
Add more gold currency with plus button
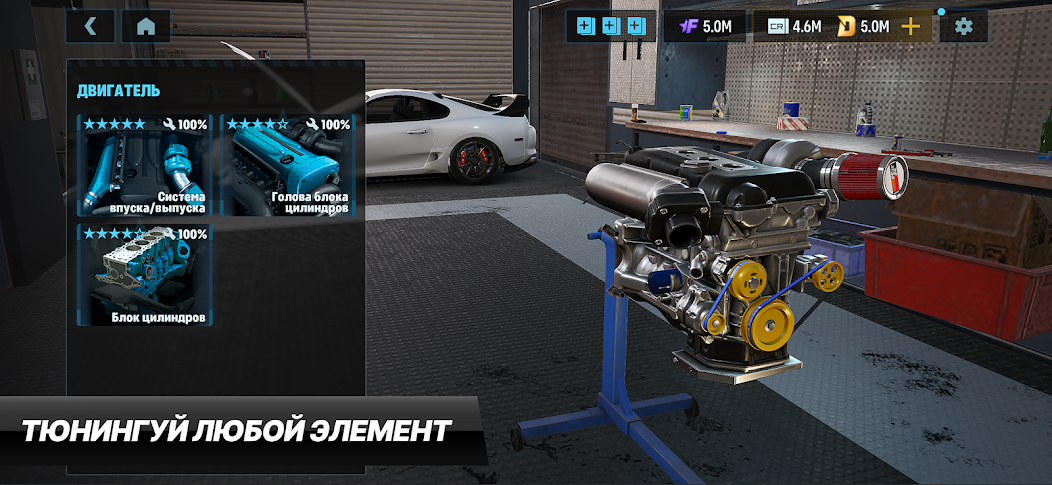point(911,26)
